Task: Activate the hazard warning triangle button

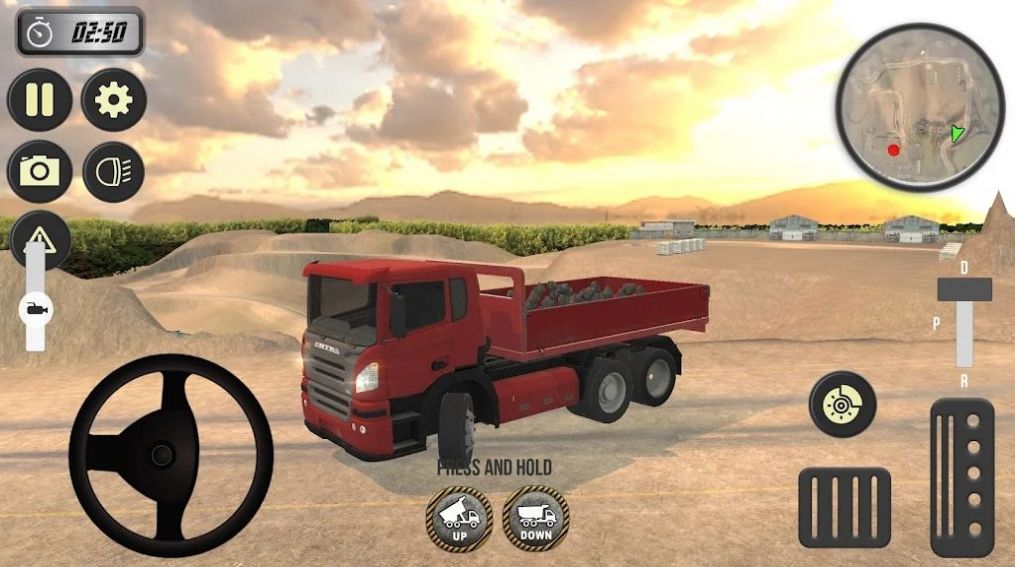Action: pyautogui.click(x=40, y=238)
